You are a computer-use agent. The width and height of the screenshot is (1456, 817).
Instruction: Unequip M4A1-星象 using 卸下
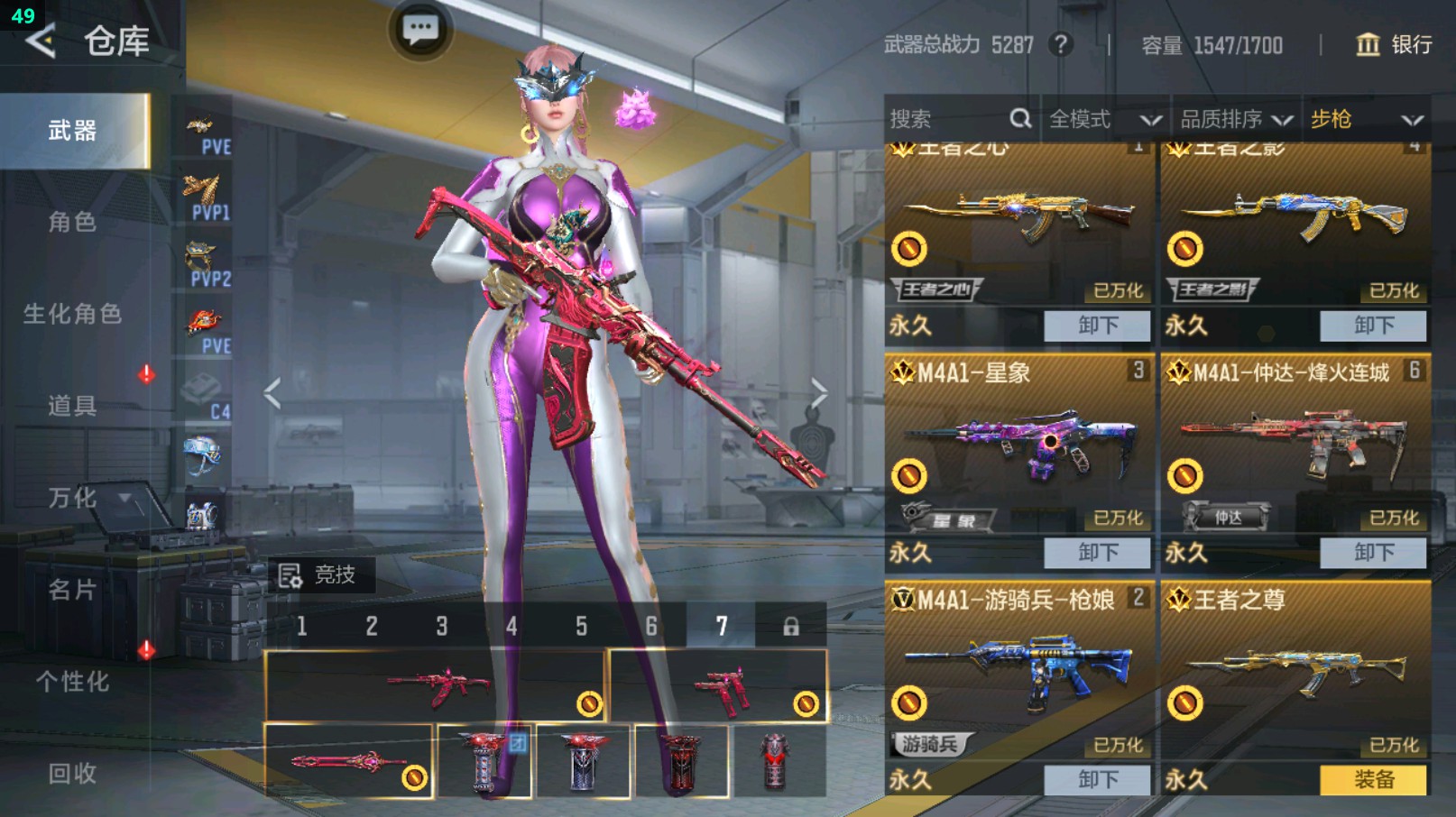tap(1097, 552)
